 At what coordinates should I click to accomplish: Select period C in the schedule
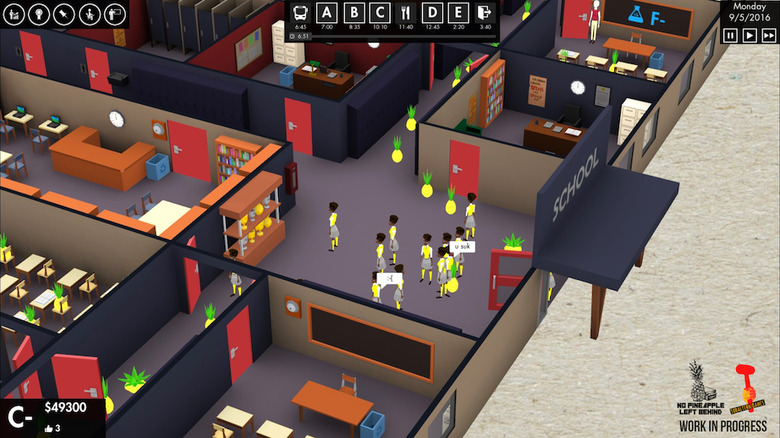[381, 14]
